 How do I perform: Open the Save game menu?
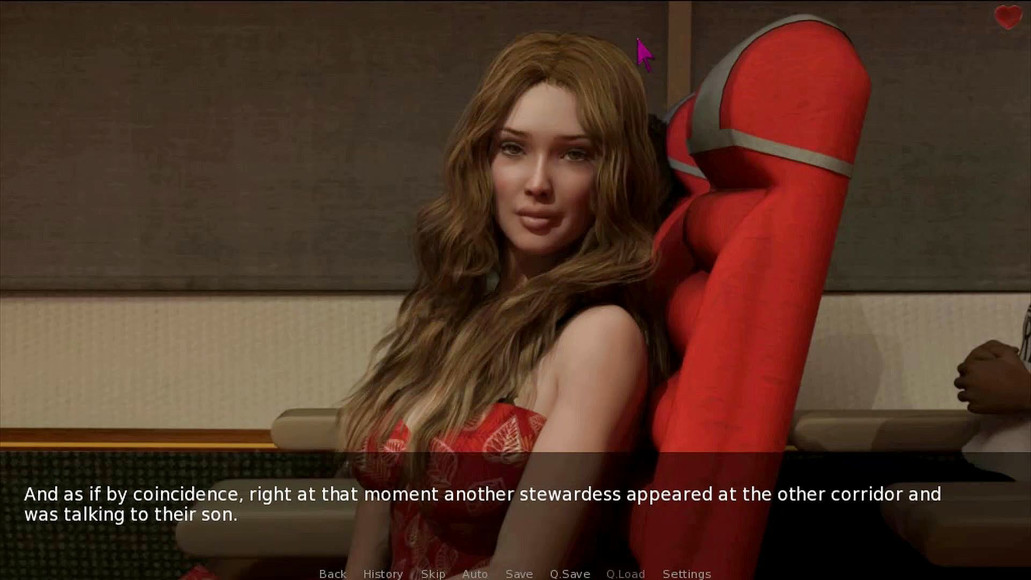[519, 574]
